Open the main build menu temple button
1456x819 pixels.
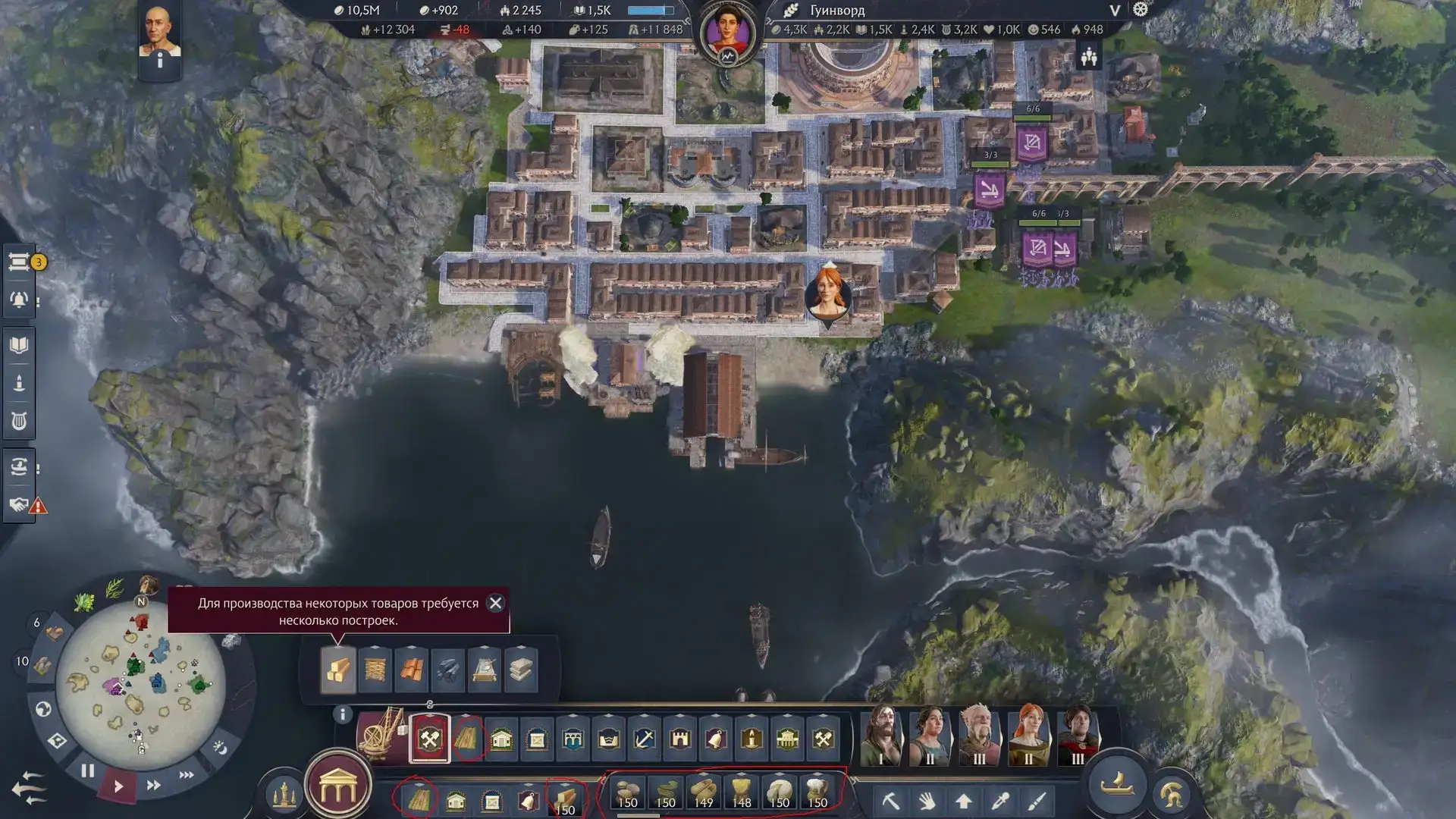click(x=338, y=789)
